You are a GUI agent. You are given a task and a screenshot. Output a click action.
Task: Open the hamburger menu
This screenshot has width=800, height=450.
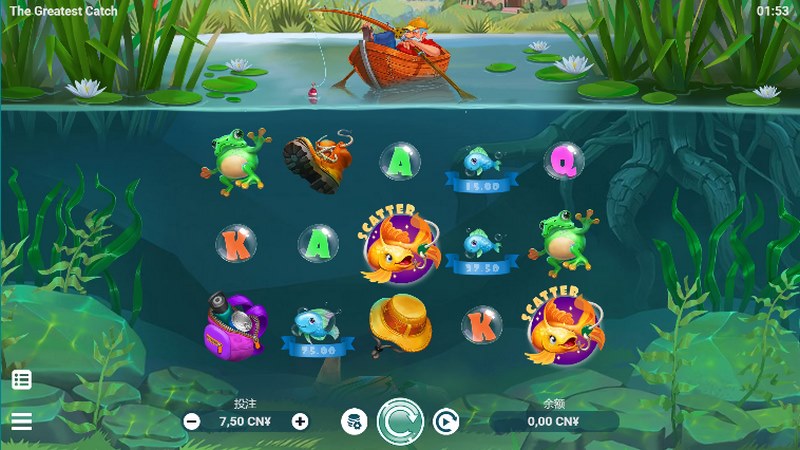[21, 421]
